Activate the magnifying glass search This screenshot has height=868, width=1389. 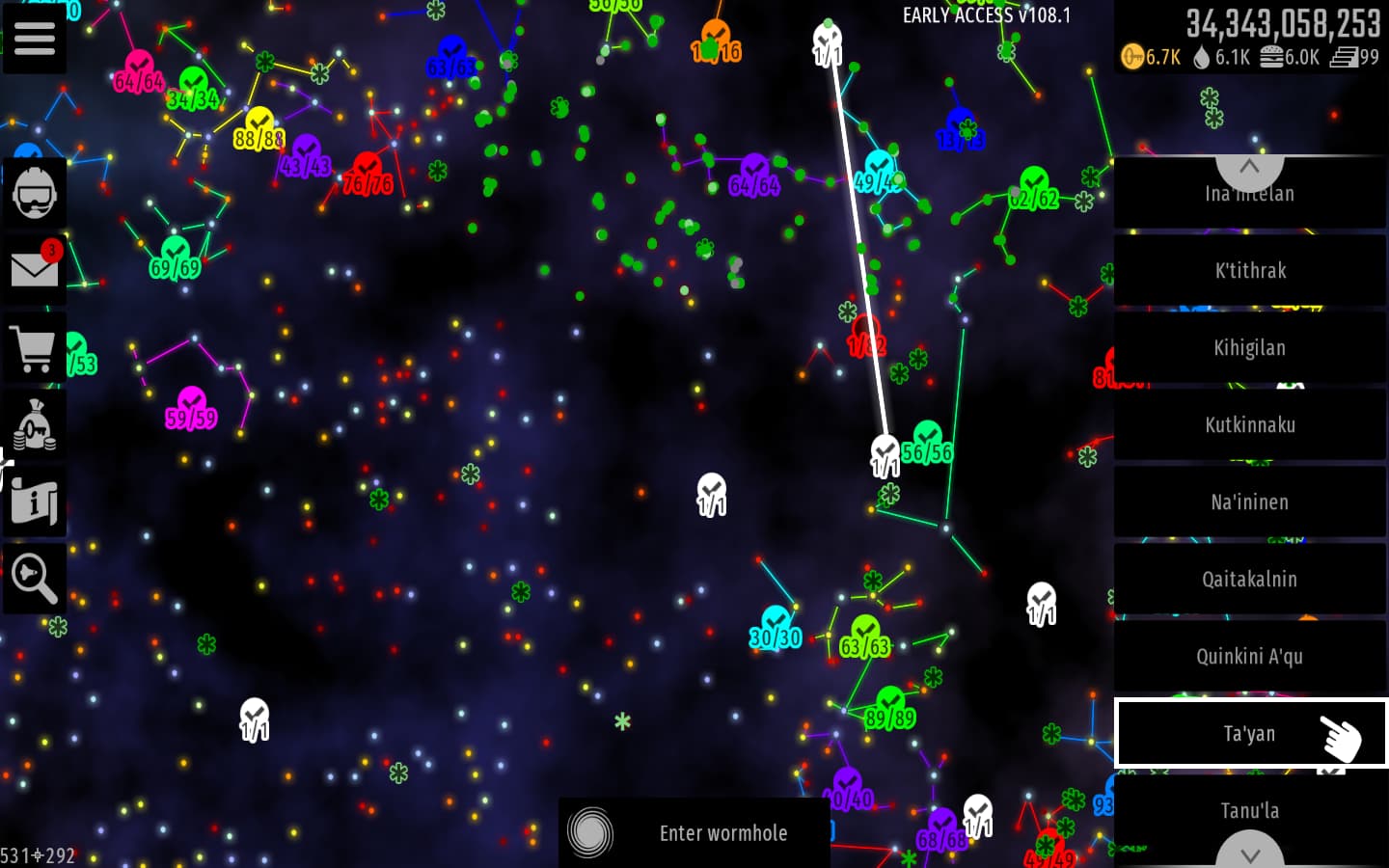point(35,579)
